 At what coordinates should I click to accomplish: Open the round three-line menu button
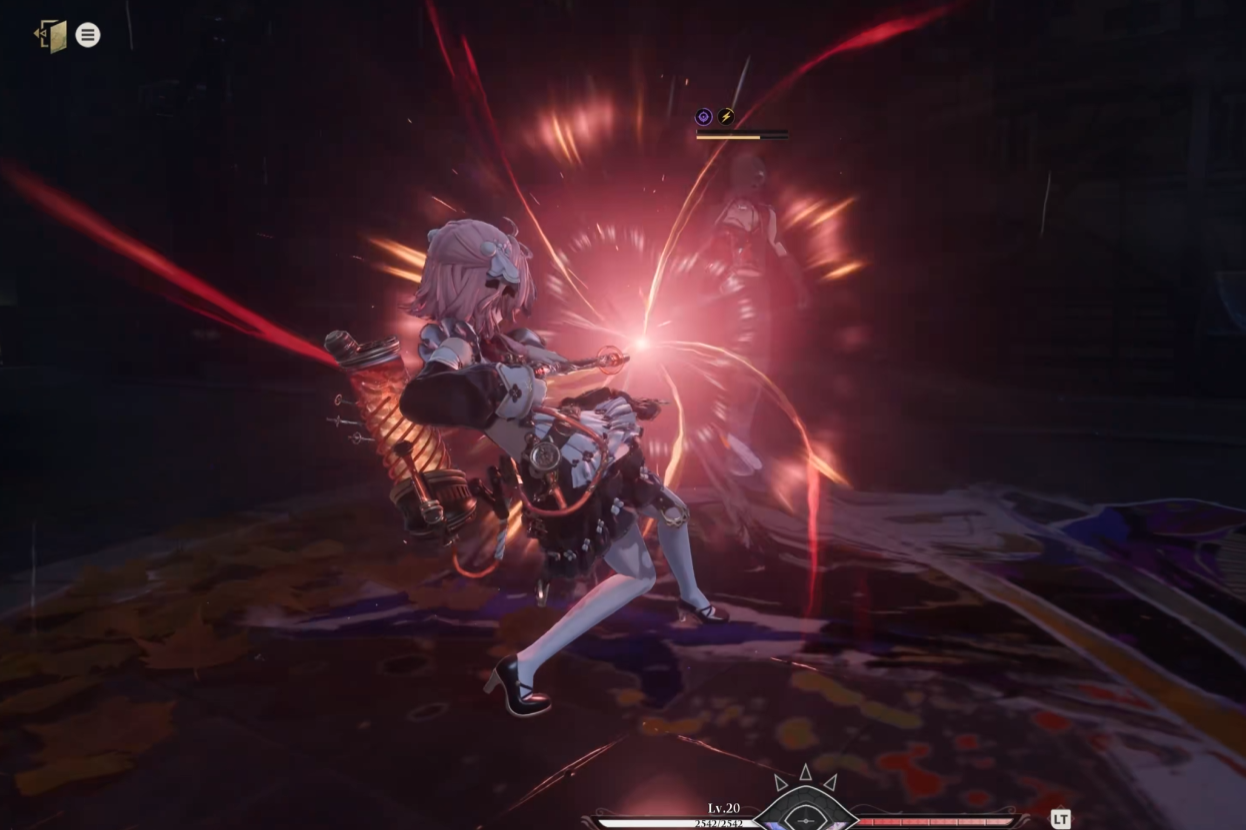tap(88, 35)
